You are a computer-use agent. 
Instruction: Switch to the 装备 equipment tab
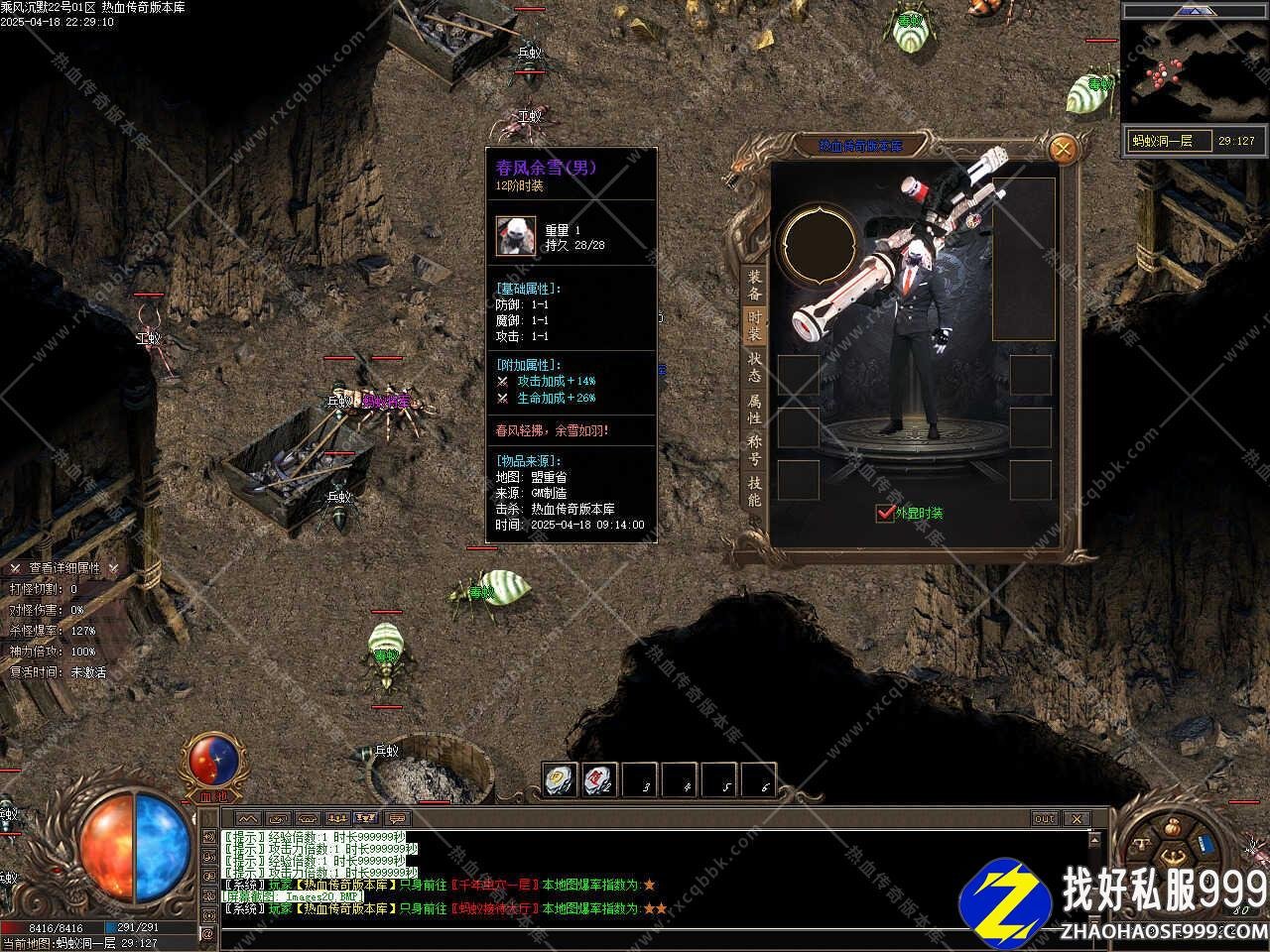[x=755, y=286]
